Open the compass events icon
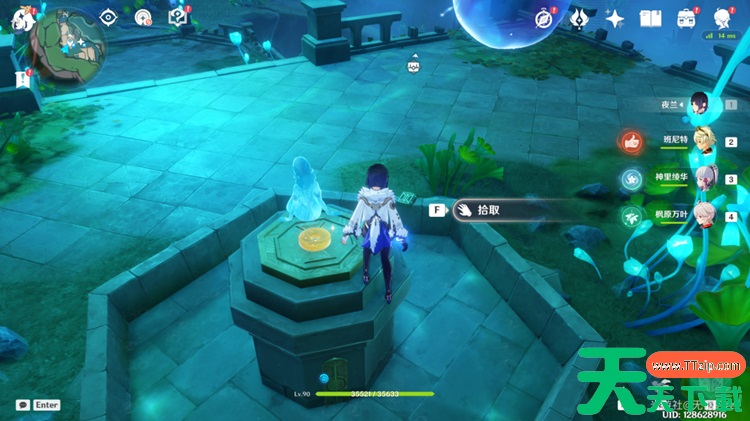750x421 pixels. click(x=545, y=18)
